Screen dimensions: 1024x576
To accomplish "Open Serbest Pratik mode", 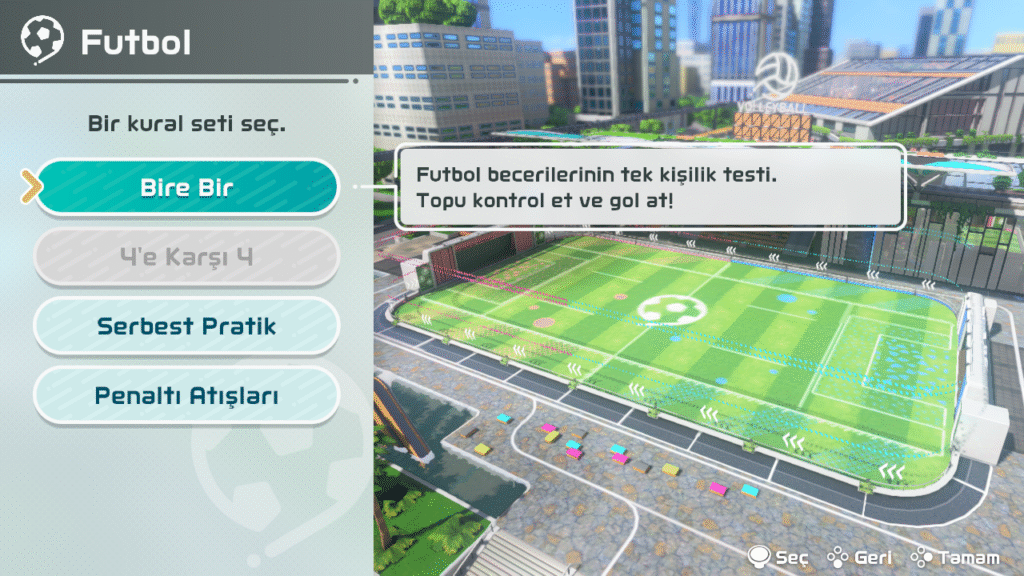I will pos(187,326).
